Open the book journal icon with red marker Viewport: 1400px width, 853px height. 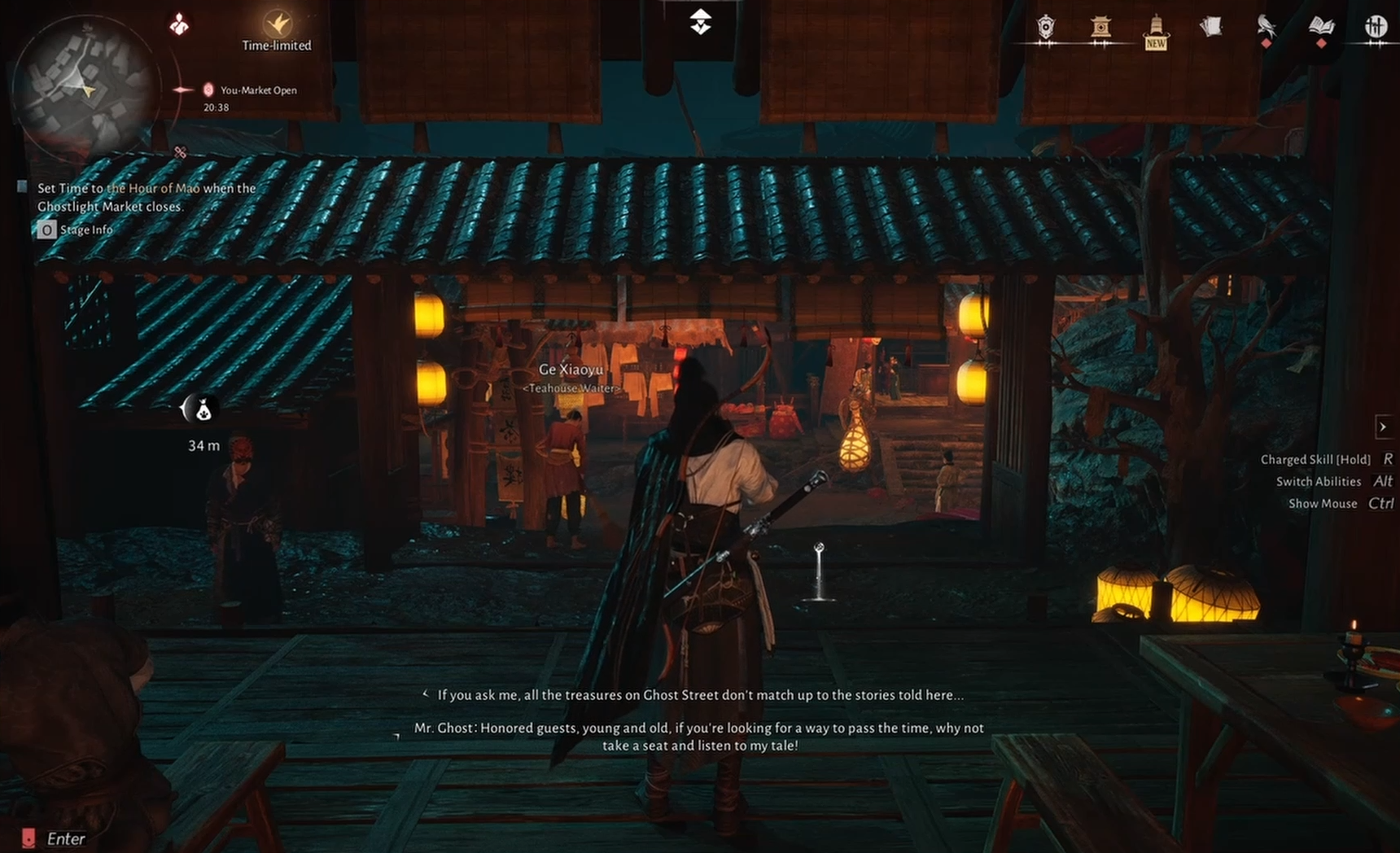point(1321,24)
